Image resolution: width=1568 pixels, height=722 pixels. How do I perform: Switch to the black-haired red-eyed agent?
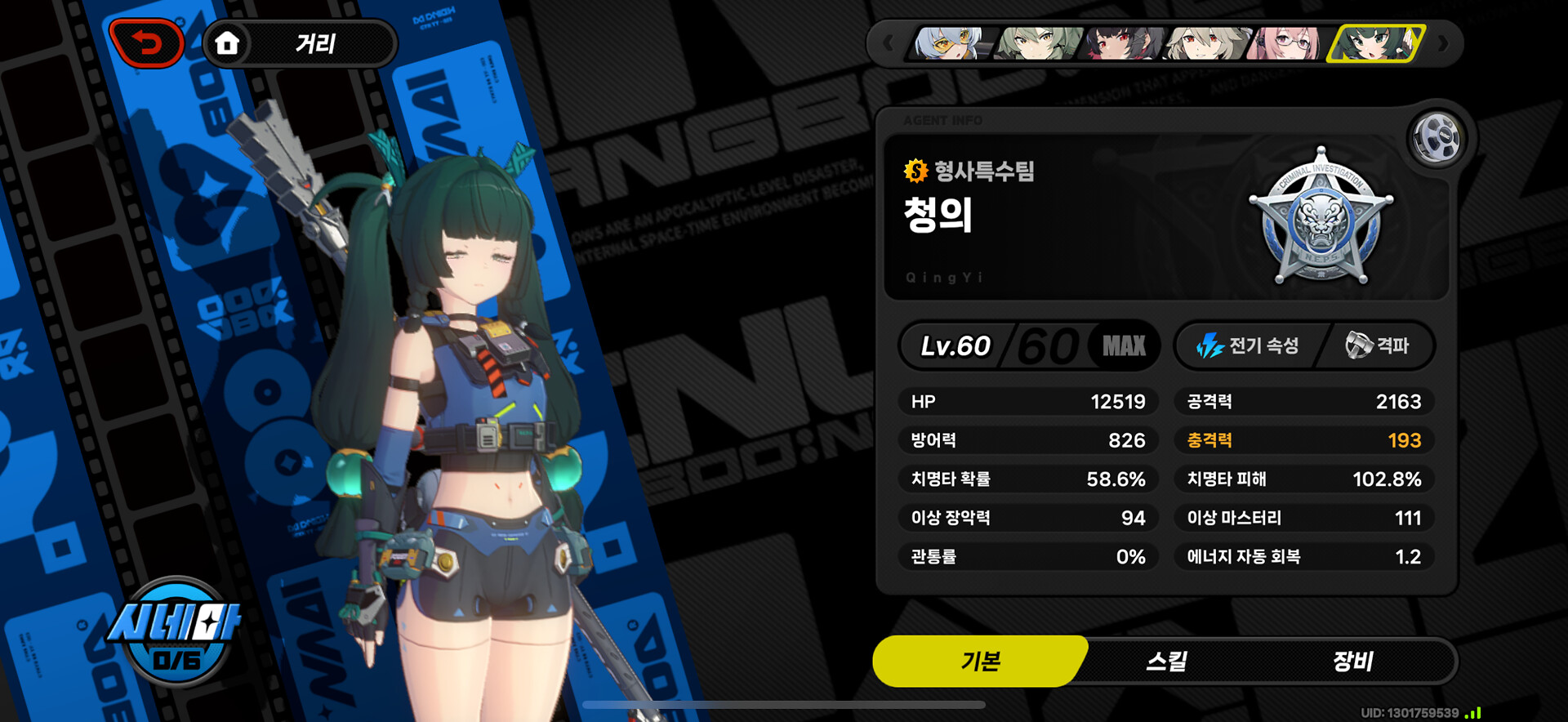coord(1122,43)
